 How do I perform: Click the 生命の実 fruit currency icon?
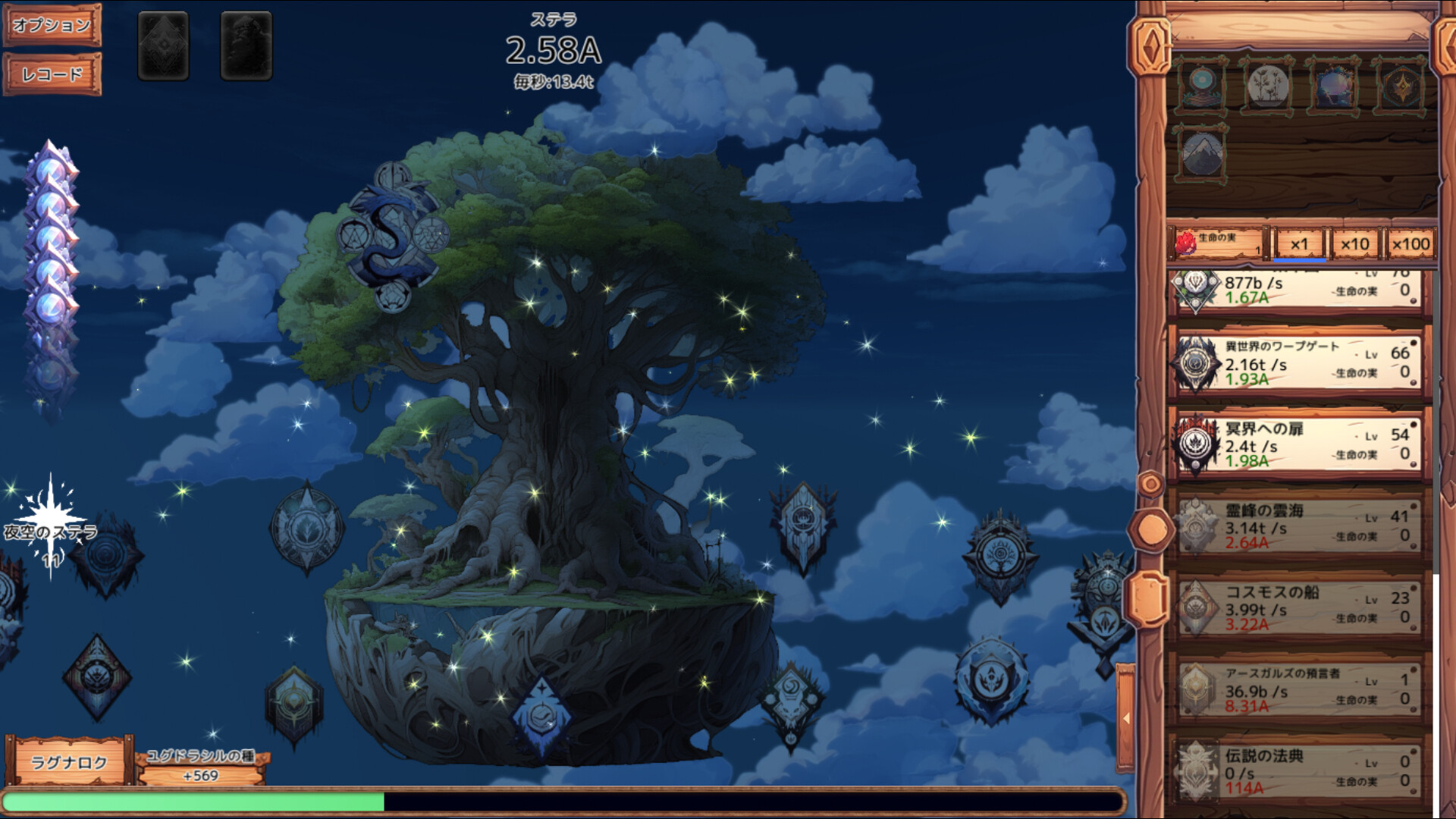click(1187, 243)
